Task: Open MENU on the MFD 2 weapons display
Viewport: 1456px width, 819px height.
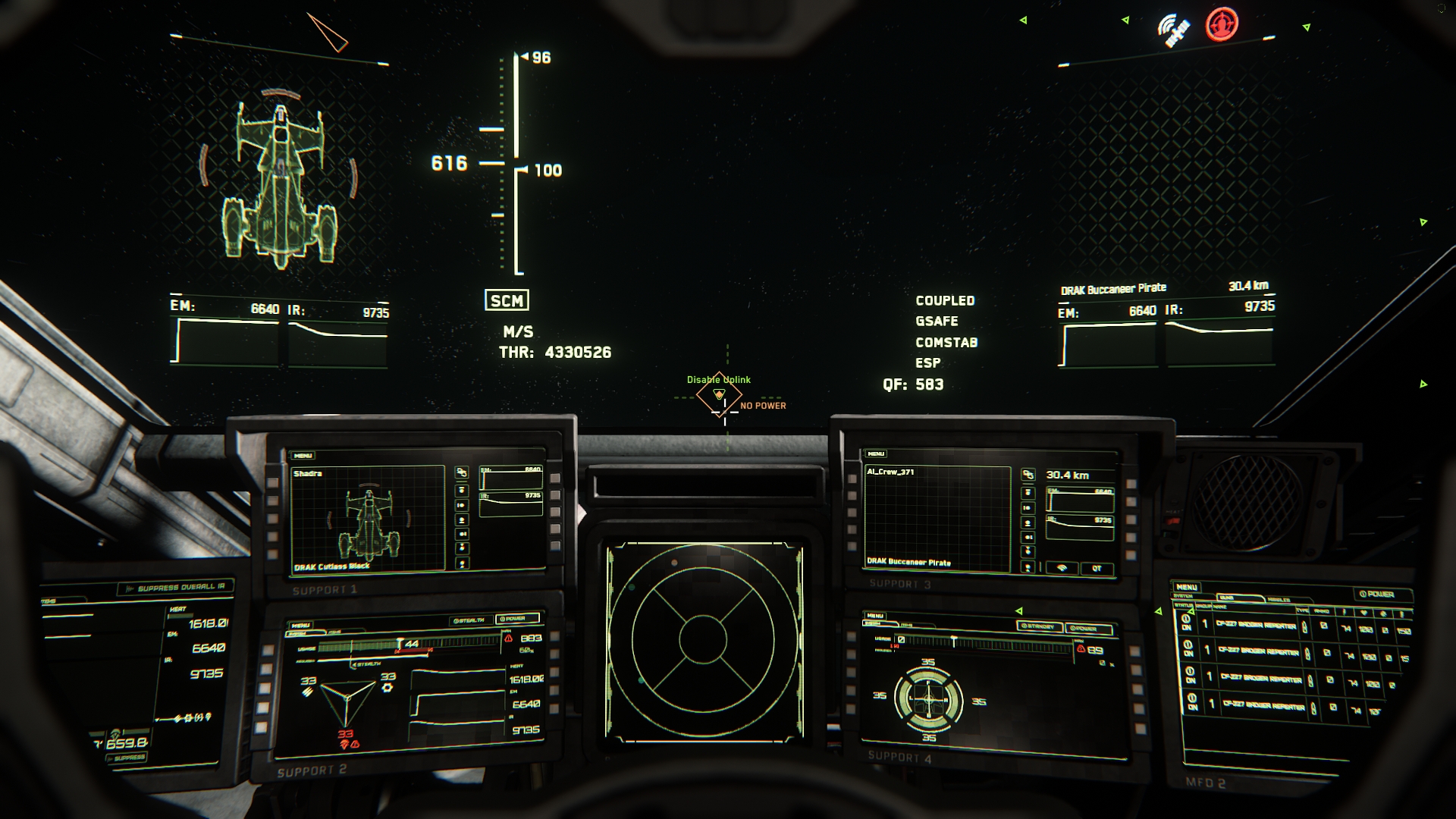Action: click(1187, 587)
